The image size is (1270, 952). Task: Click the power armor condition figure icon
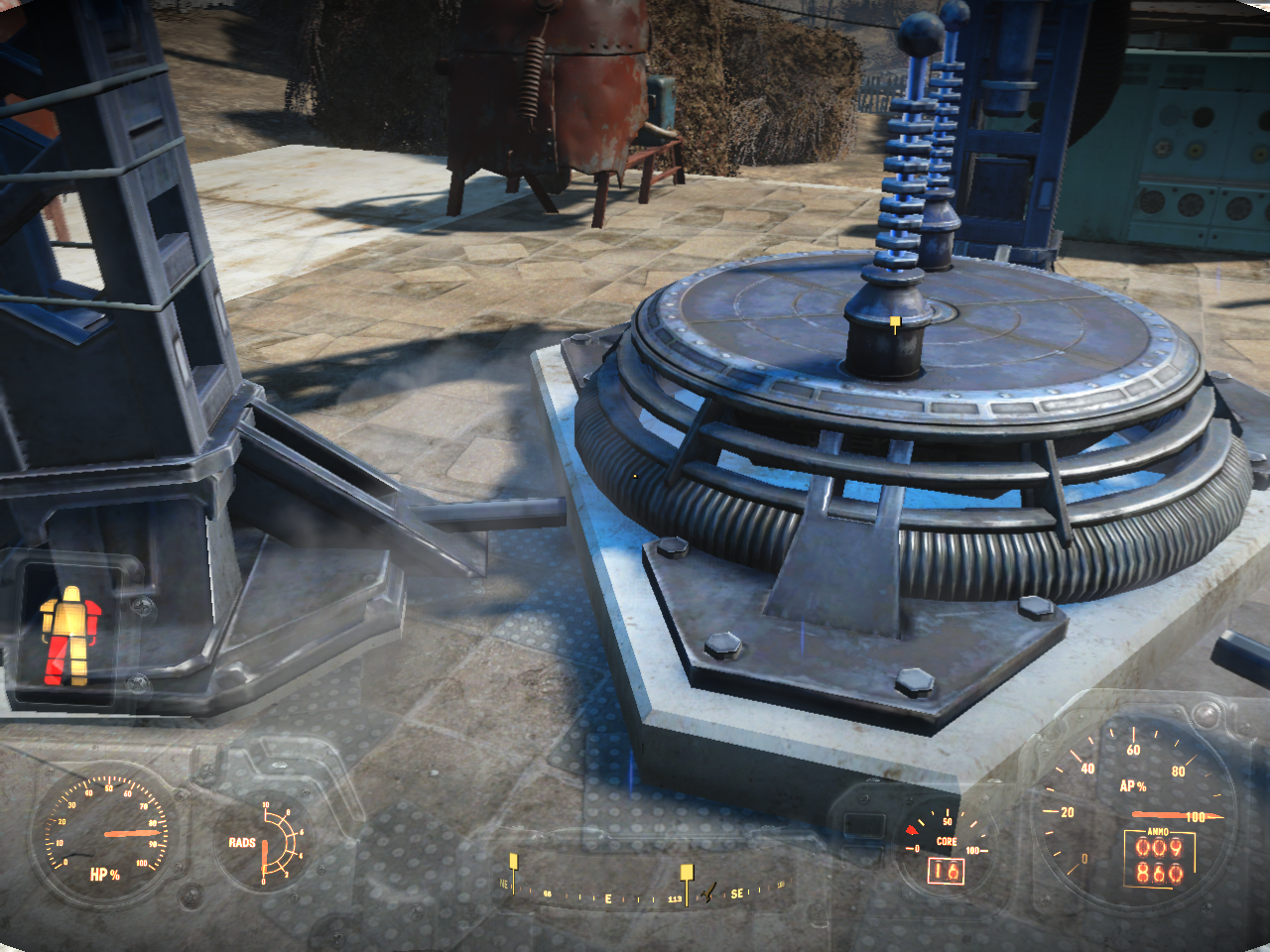pos(69,636)
